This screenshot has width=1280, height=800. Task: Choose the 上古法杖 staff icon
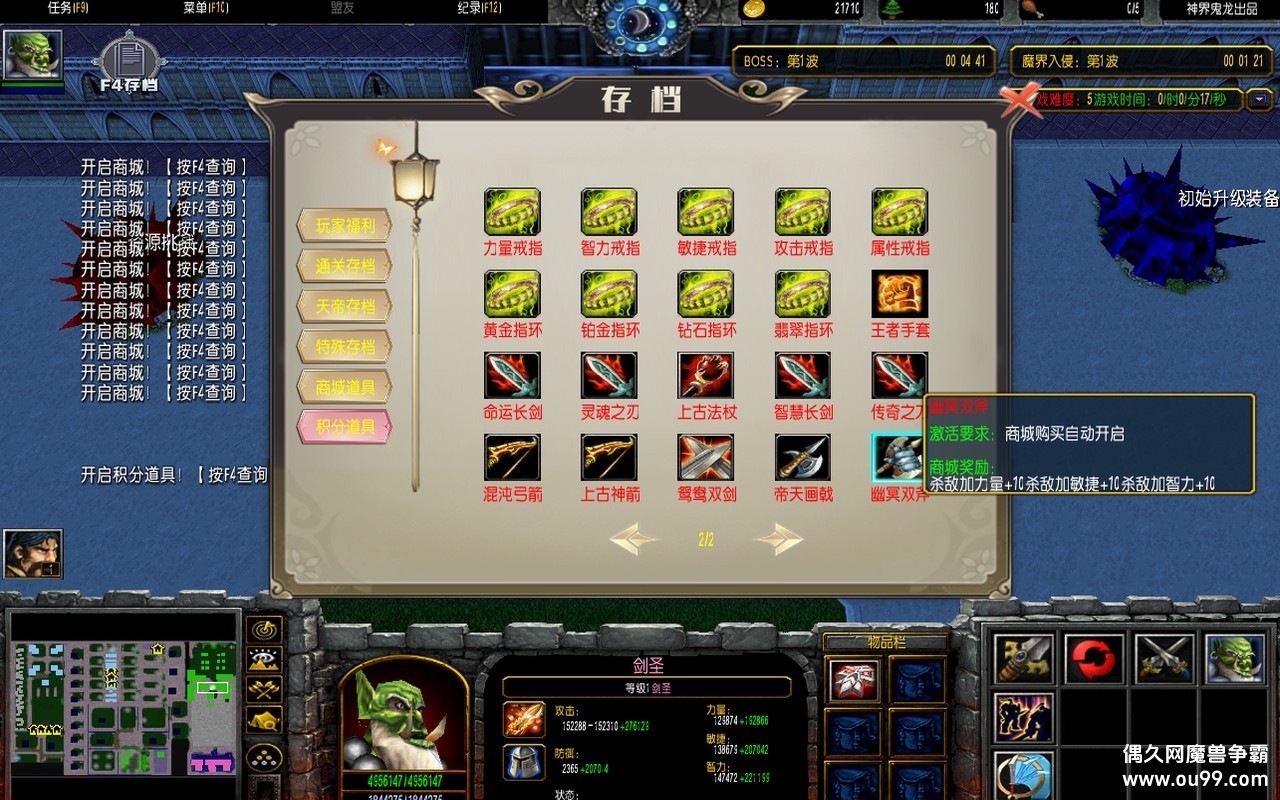pyautogui.click(x=706, y=376)
